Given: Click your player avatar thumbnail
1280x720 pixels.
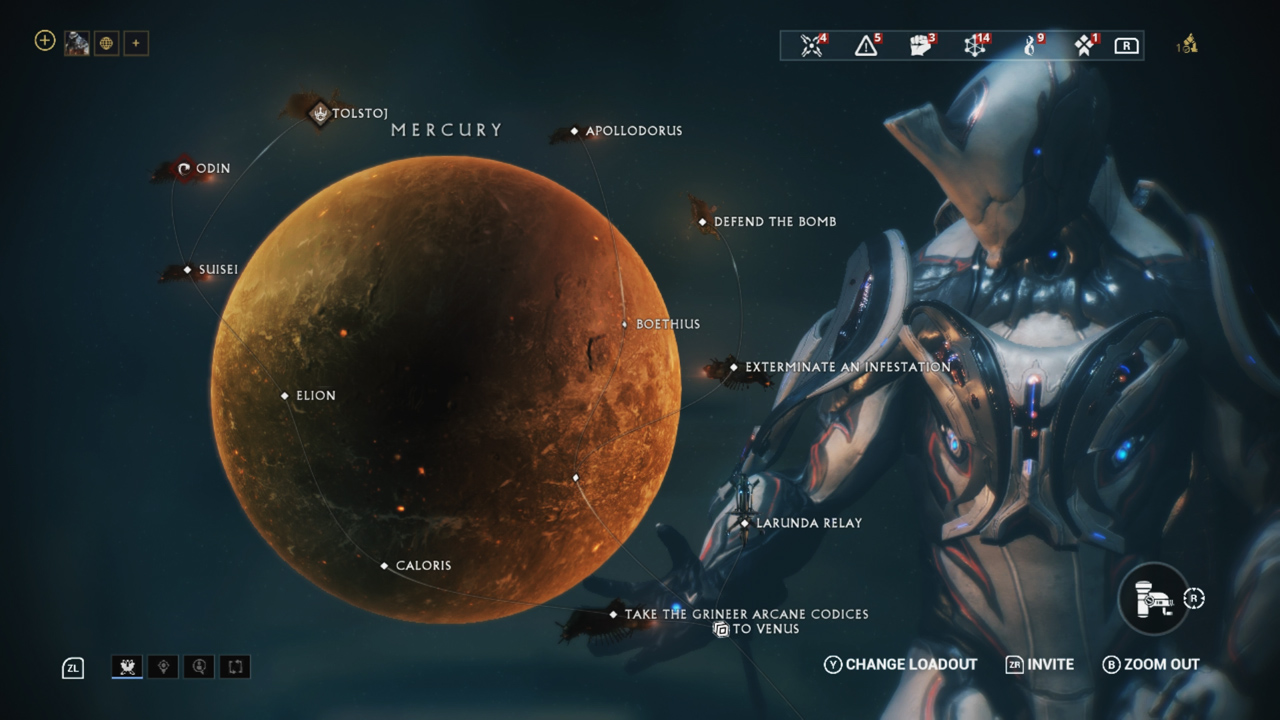Looking at the screenshot, I should (76, 42).
